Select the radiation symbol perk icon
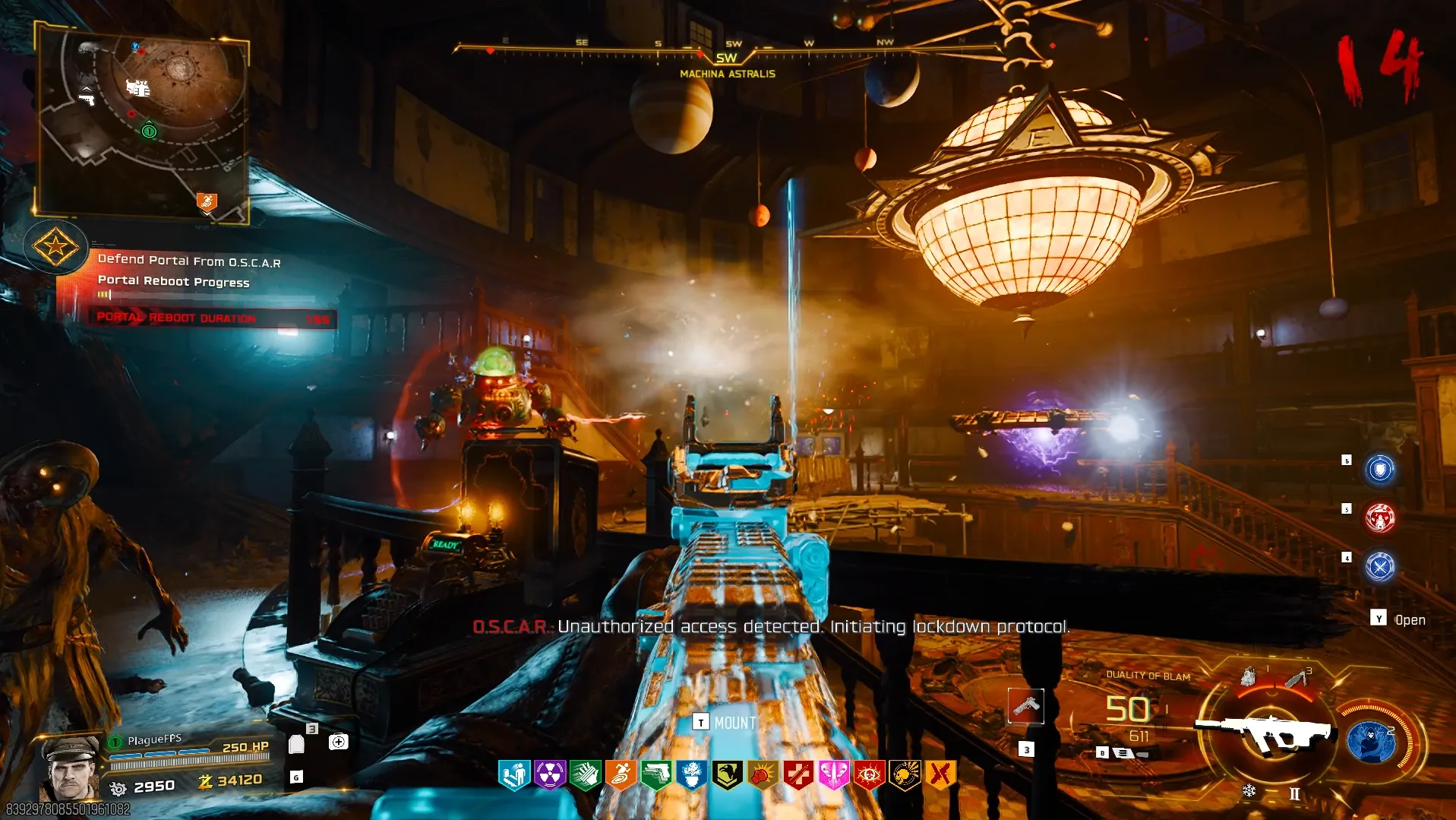The width and height of the screenshot is (1456, 820). 549,775
